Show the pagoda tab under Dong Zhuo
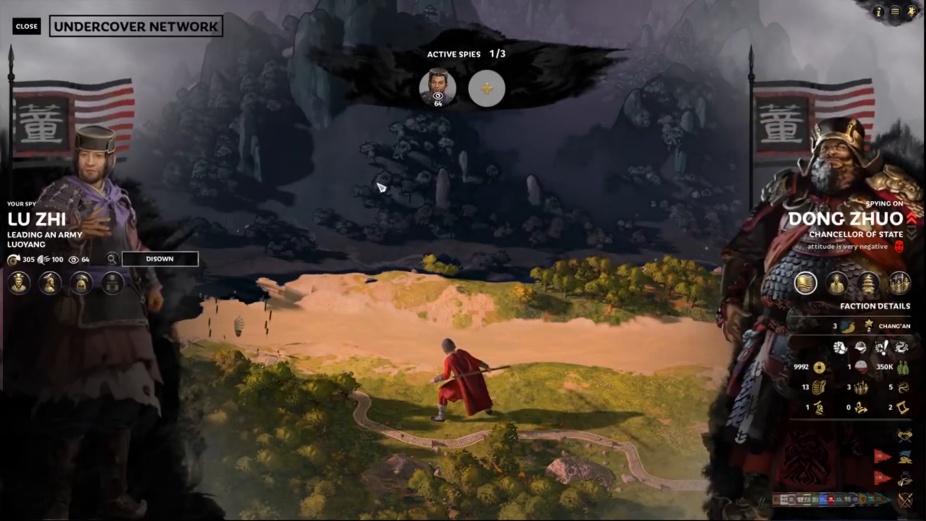926x521 pixels. click(x=868, y=283)
